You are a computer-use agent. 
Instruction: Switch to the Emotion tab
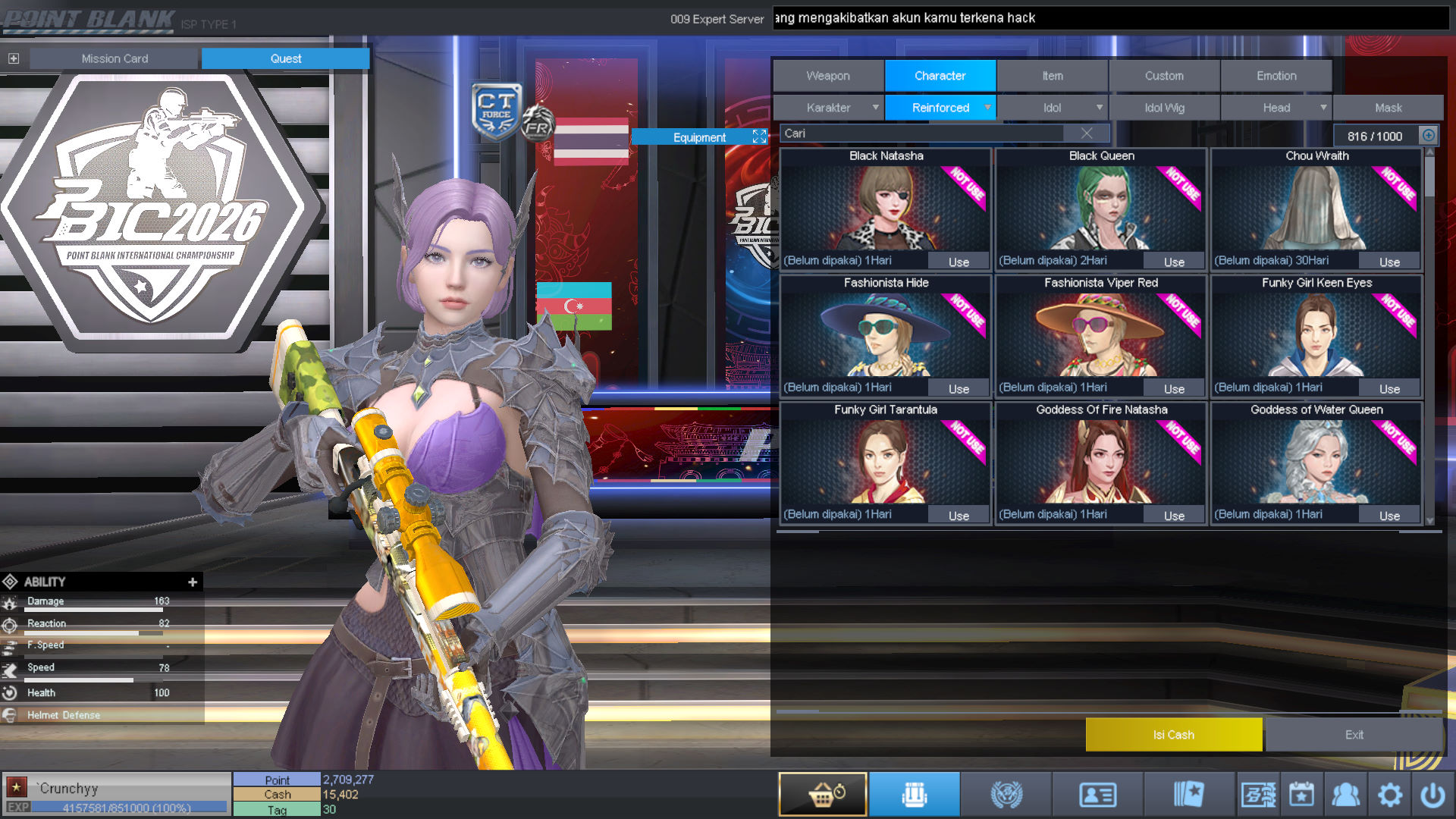click(x=1276, y=76)
